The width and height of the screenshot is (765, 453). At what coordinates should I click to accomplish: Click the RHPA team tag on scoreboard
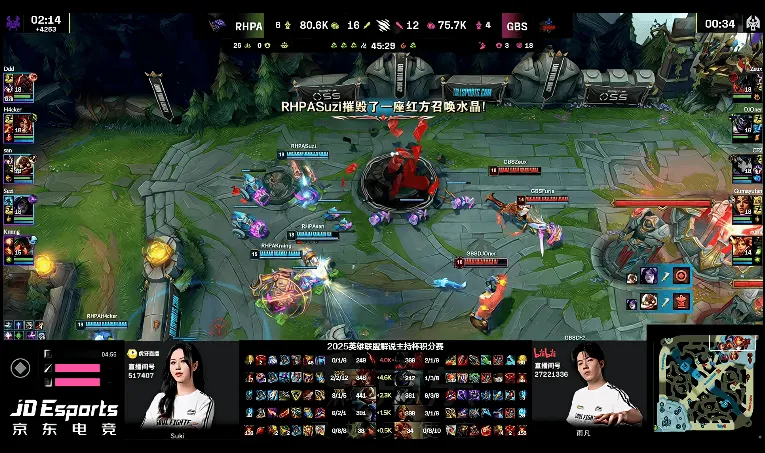249,26
